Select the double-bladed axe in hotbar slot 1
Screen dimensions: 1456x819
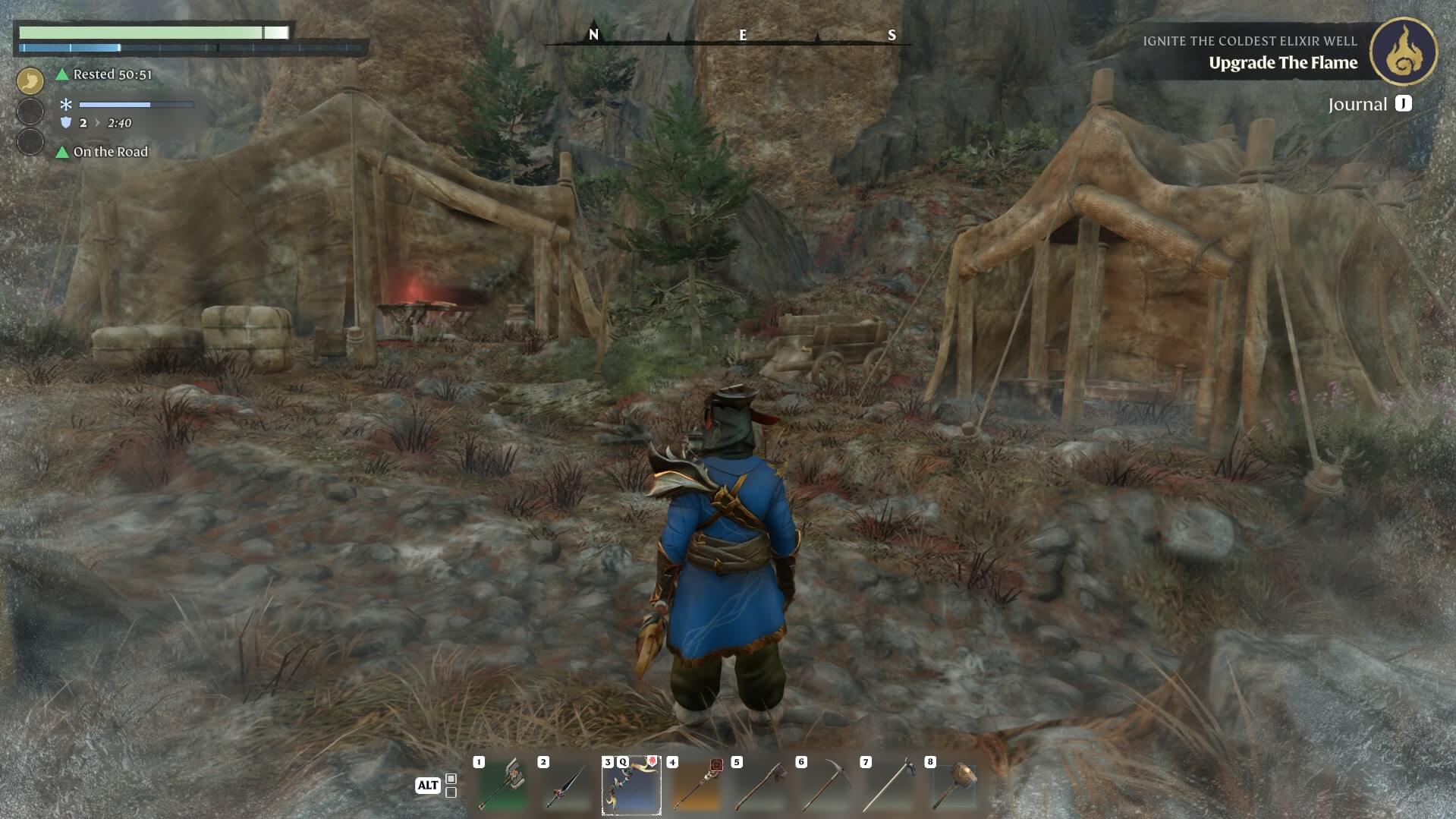point(502,786)
